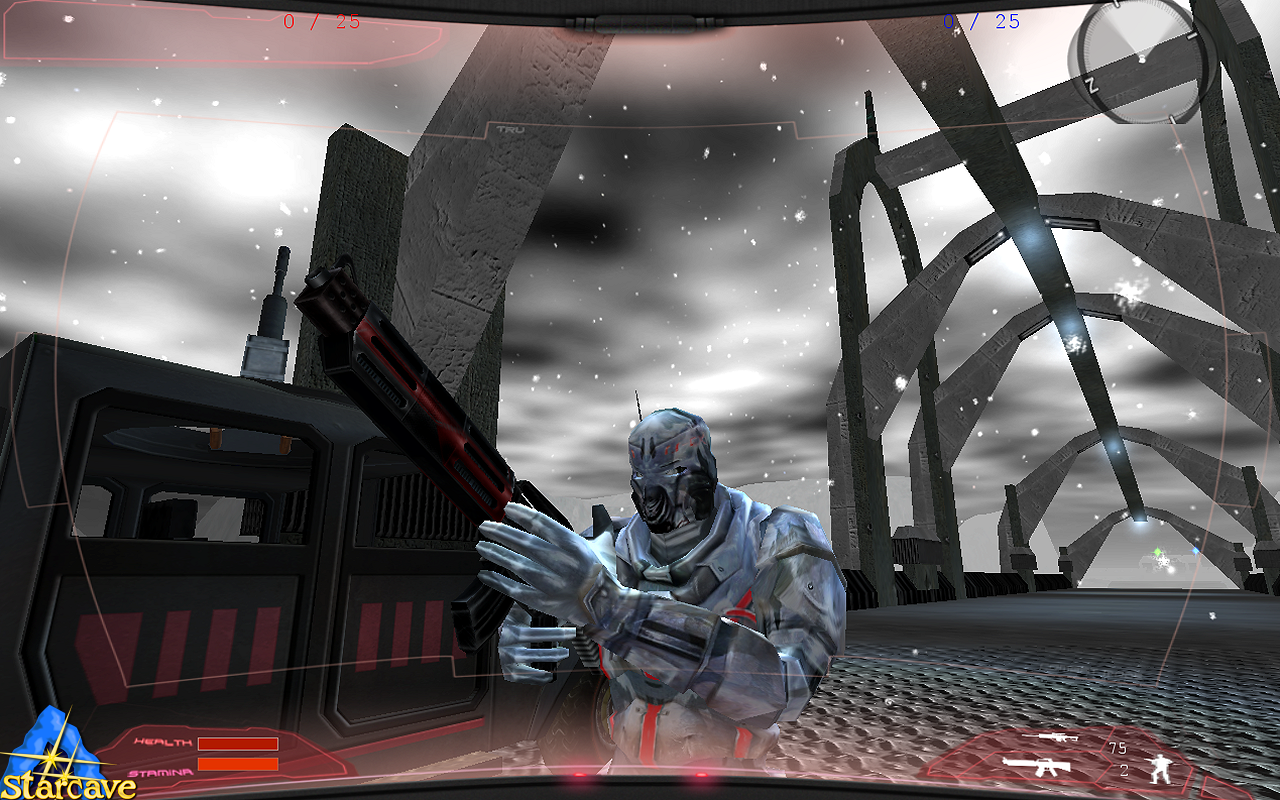The image size is (1280, 800).
Task: Click the North marker on the compass
Action: click(1092, 85)
